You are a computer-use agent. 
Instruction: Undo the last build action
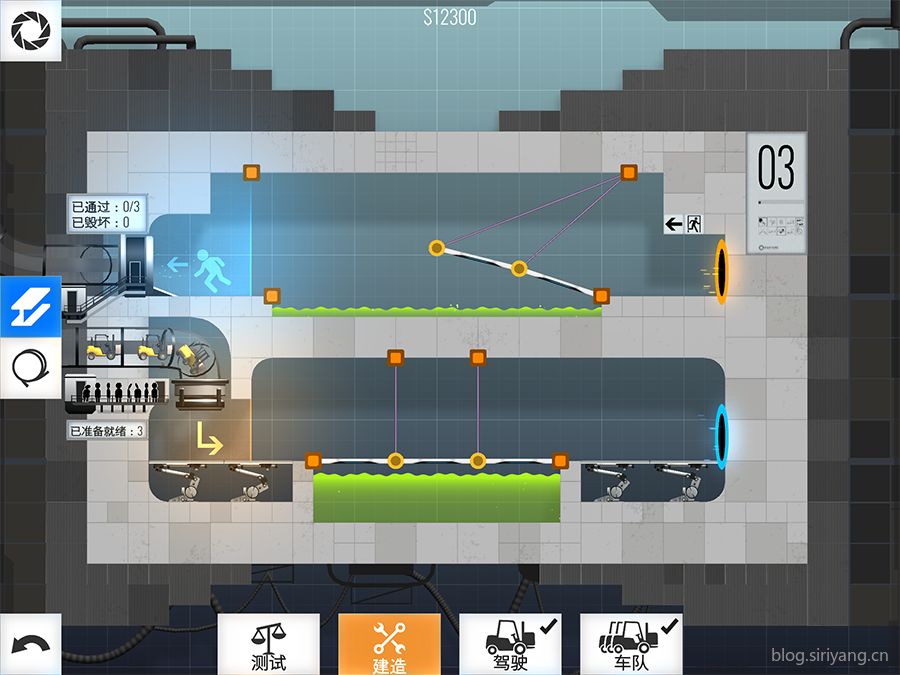click(30, 645)
